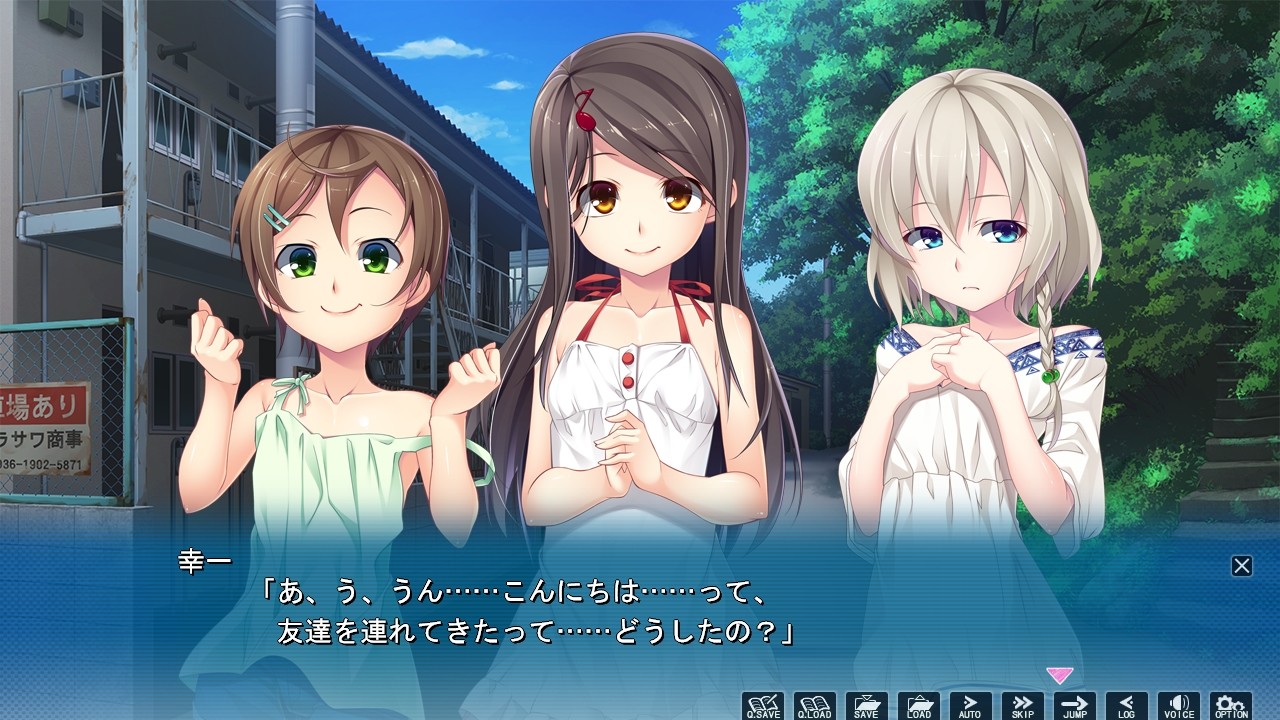
Task: Toggle AUTO text advance mode
Action: (x=971, y=706)
